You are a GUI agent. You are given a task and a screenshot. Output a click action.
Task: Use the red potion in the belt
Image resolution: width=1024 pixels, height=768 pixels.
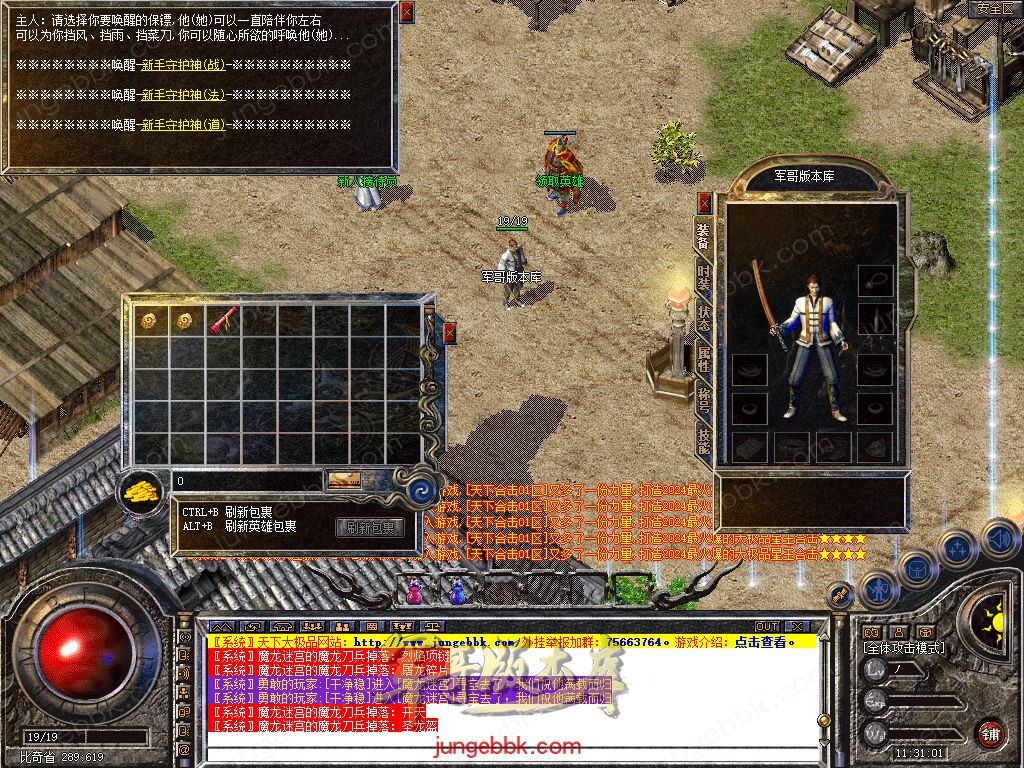[x=414, y=592]
